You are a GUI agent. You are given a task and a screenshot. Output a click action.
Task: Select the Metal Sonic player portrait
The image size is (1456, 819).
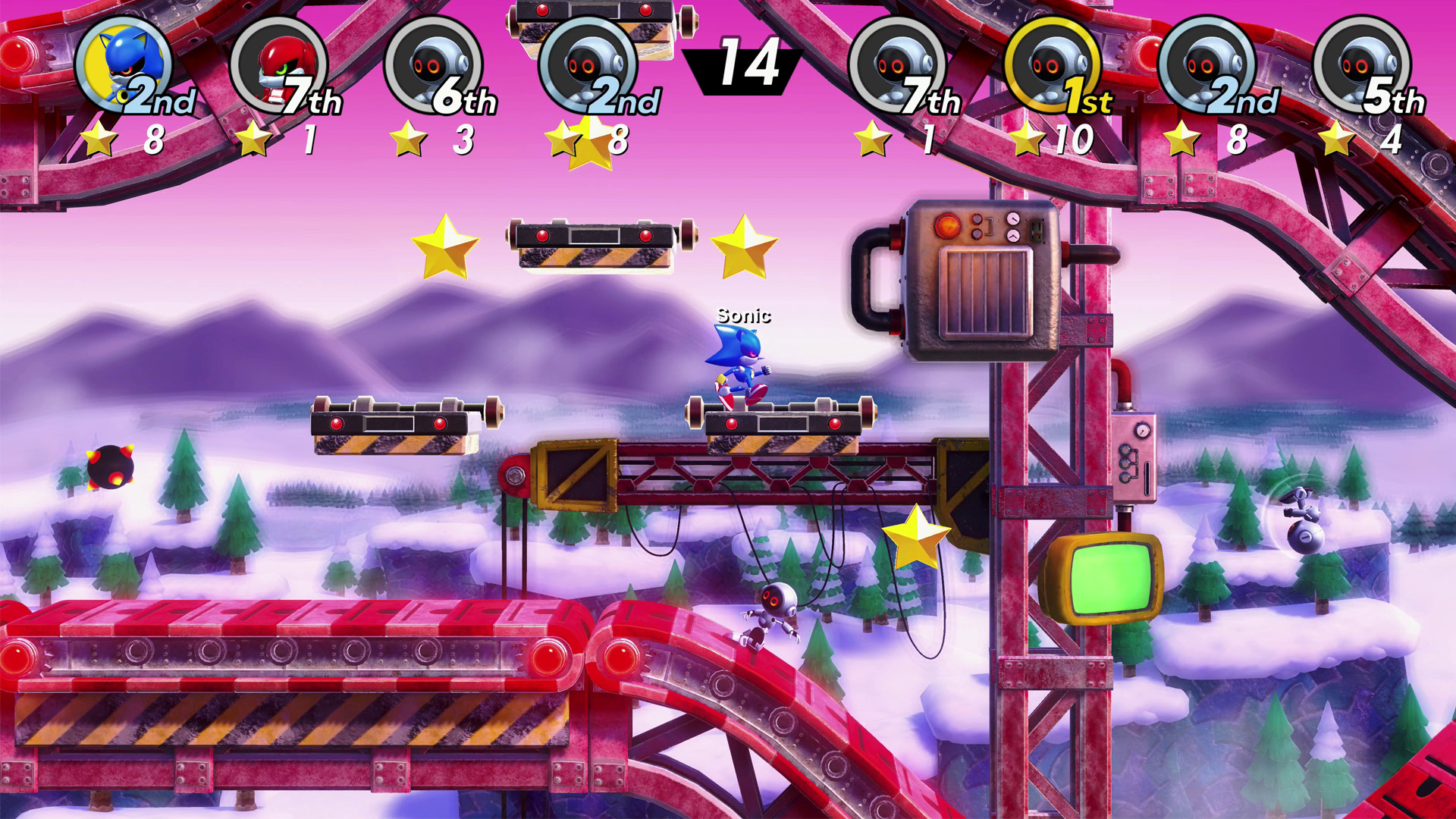[x=124, y=64]
